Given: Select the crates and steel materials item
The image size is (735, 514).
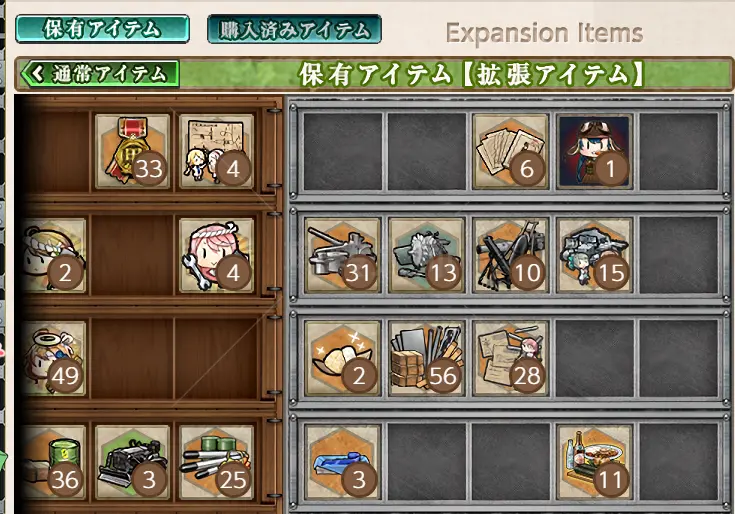Looking at the screenshot, I should 426,359.
